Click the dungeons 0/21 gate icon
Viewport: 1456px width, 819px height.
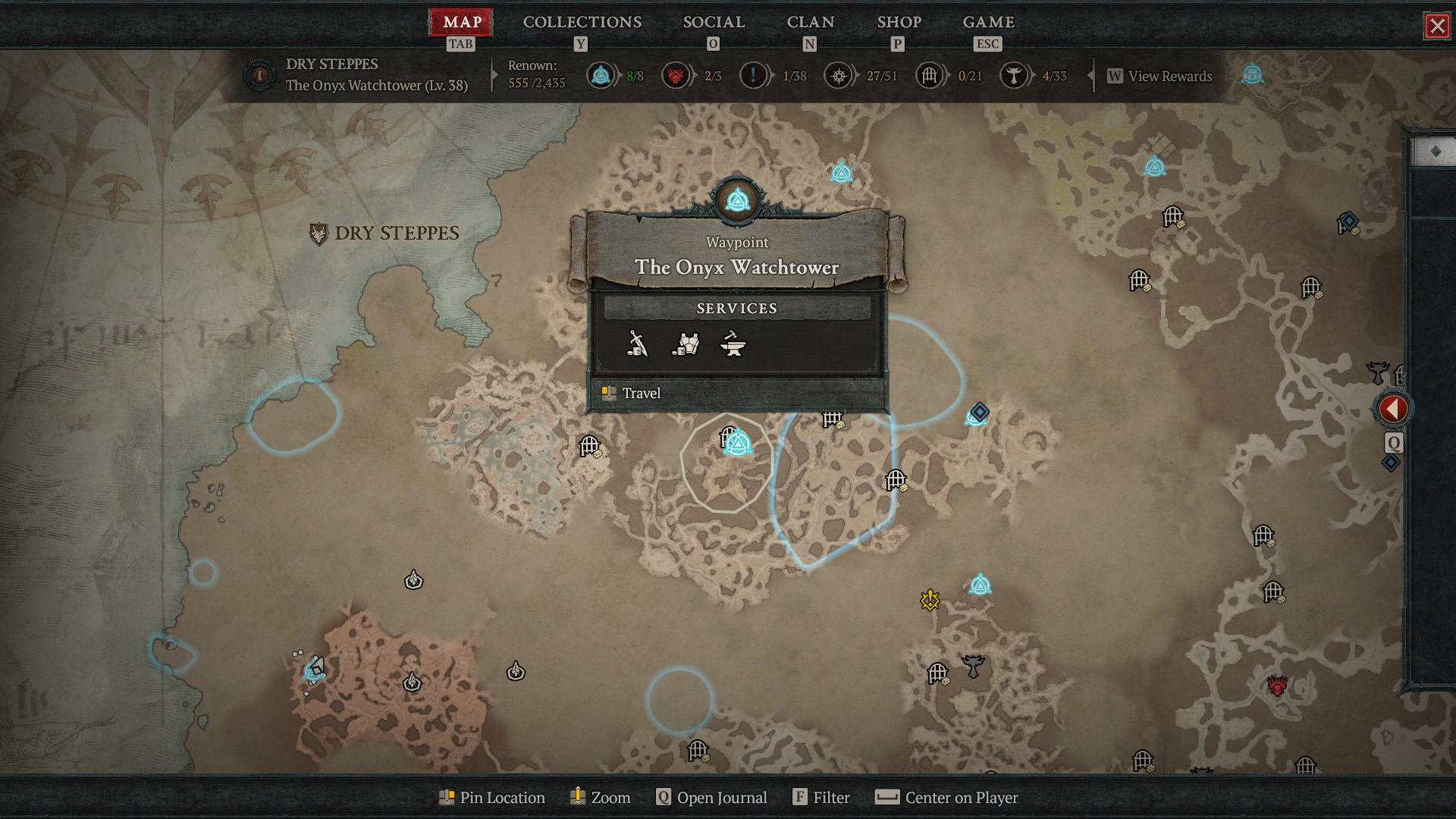coord(928,76)
